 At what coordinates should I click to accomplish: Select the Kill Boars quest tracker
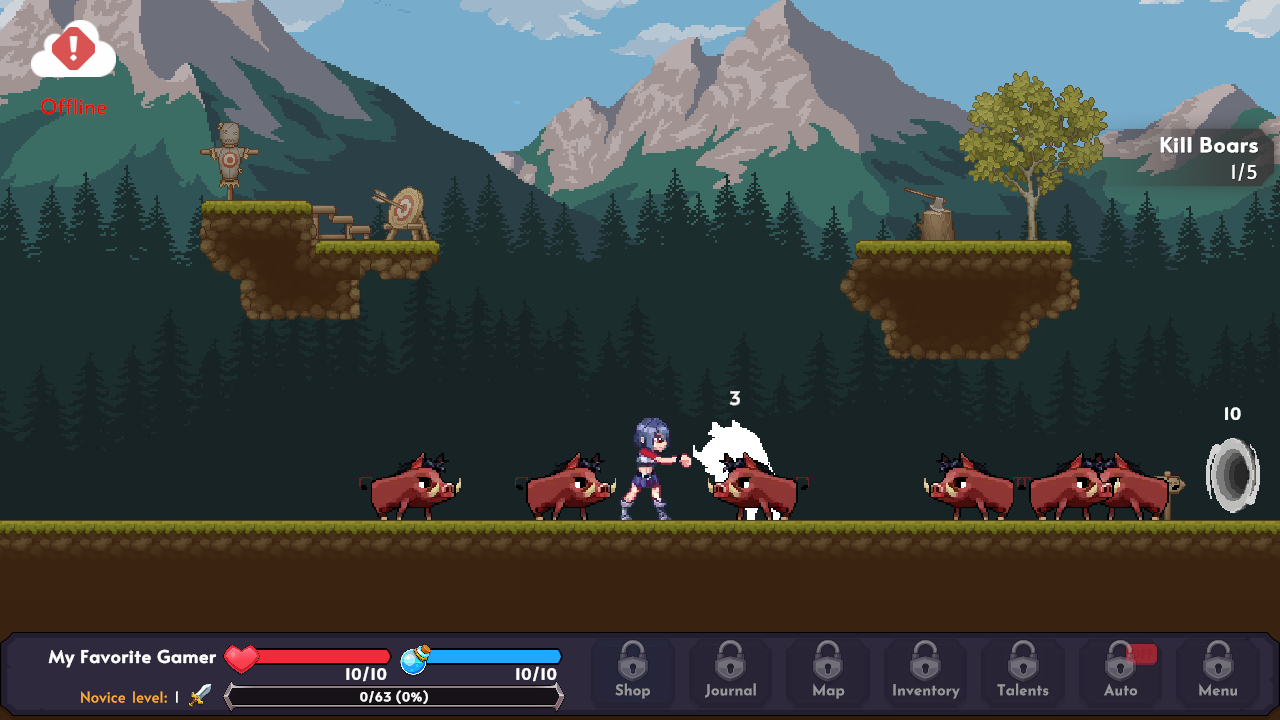(1207, 158)
